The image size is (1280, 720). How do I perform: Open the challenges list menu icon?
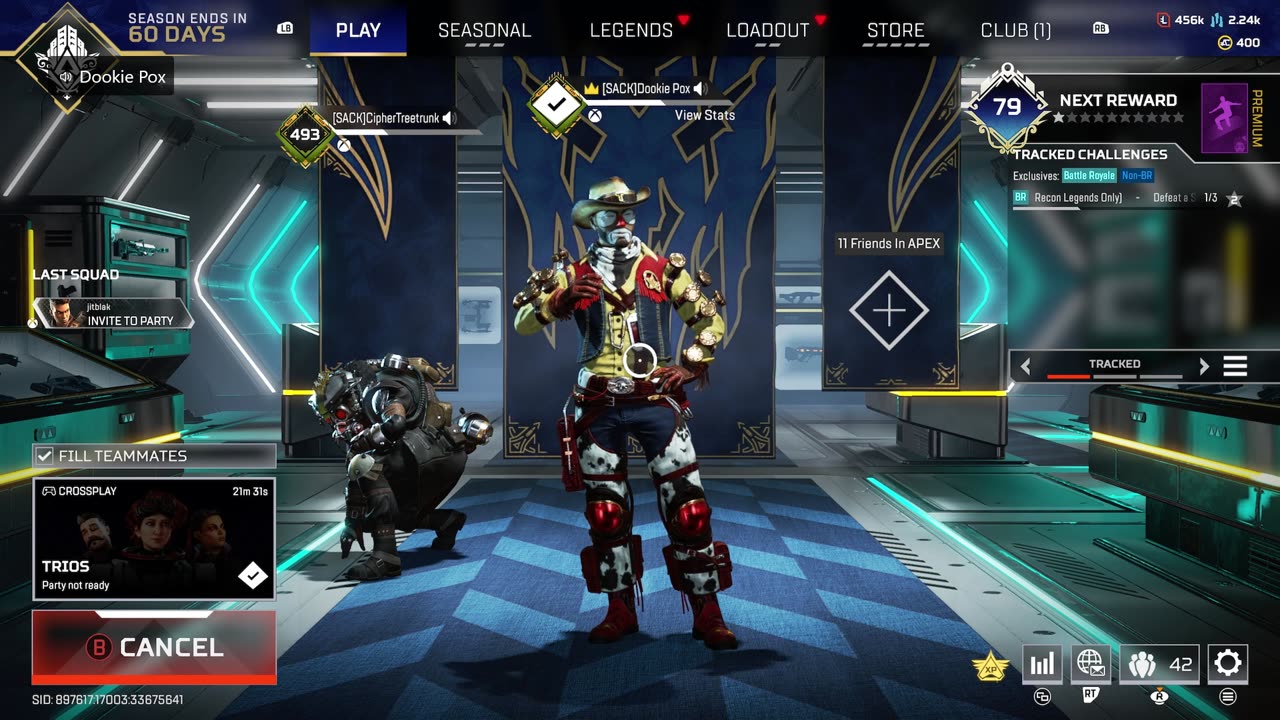coord(1235,366)
